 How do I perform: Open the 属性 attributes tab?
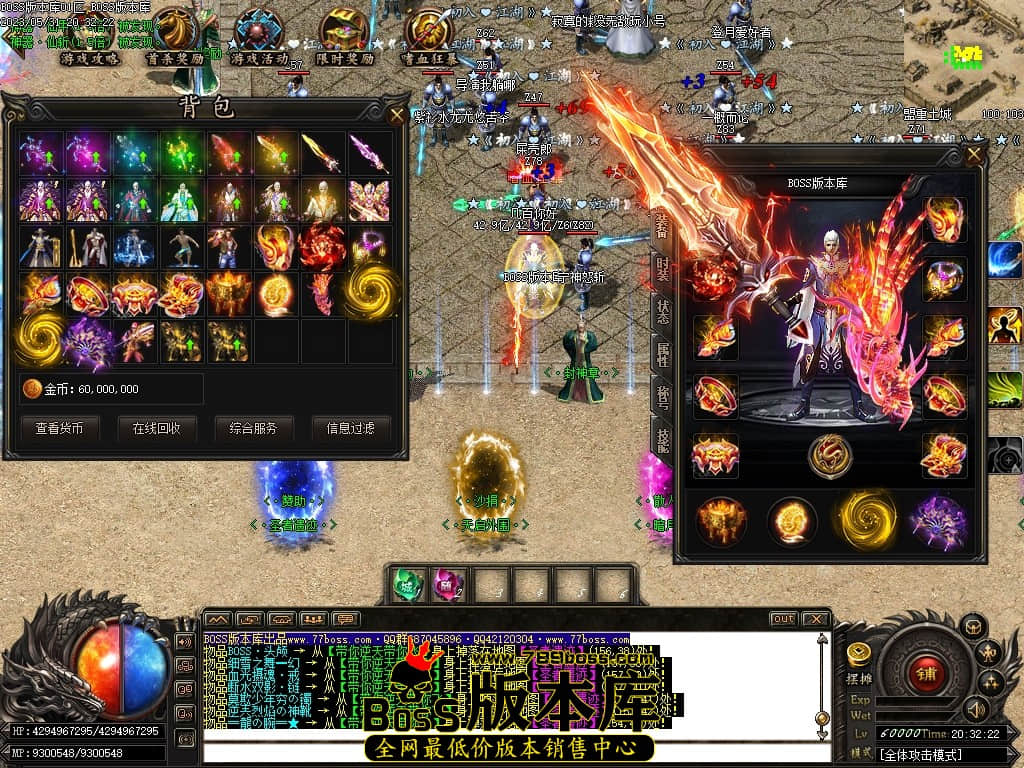tap(662, 353)
